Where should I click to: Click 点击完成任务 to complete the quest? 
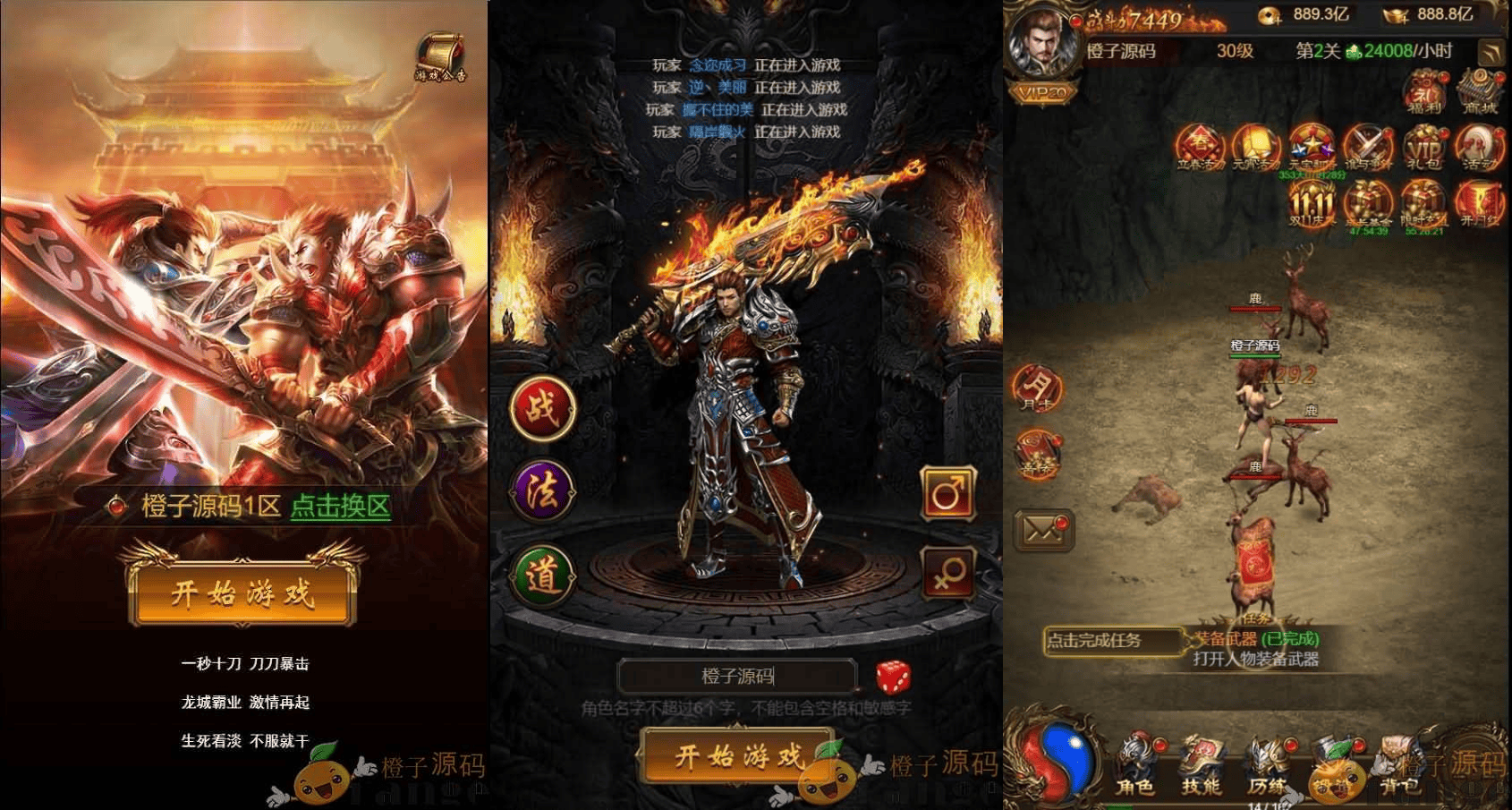[x=1112, y=641]
